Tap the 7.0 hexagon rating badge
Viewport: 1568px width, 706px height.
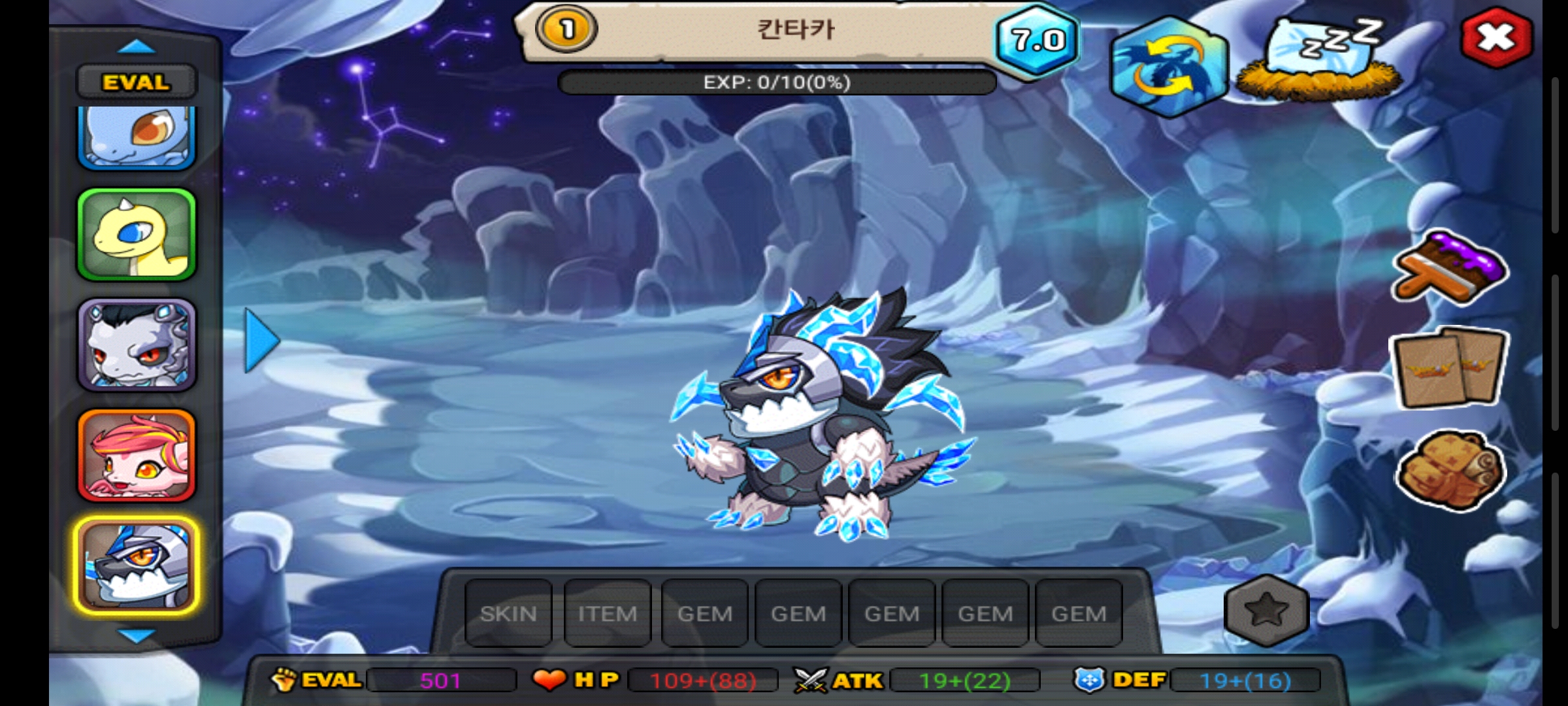(x=1037, y=41)
